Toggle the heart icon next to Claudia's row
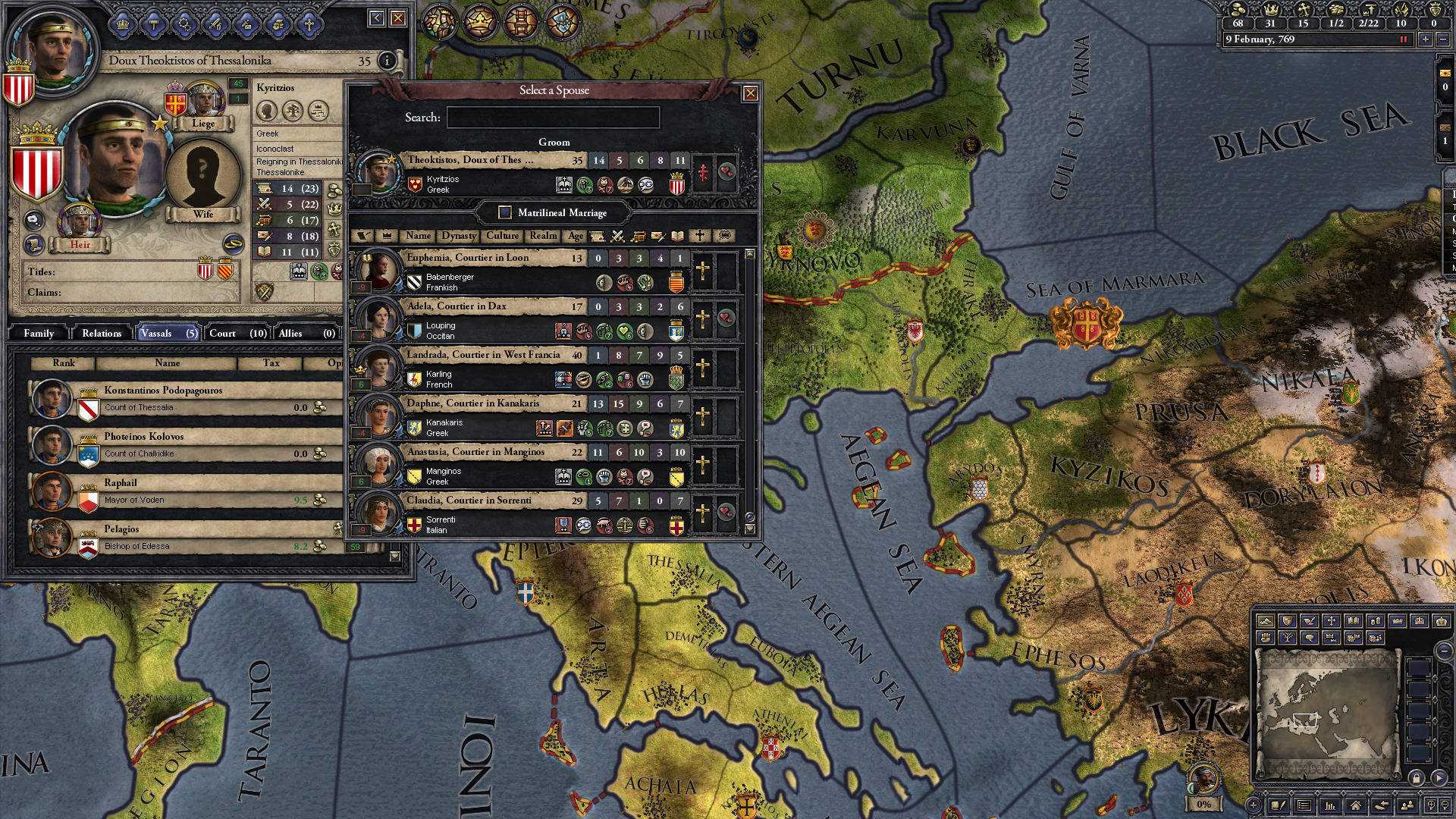 point(725,510)
